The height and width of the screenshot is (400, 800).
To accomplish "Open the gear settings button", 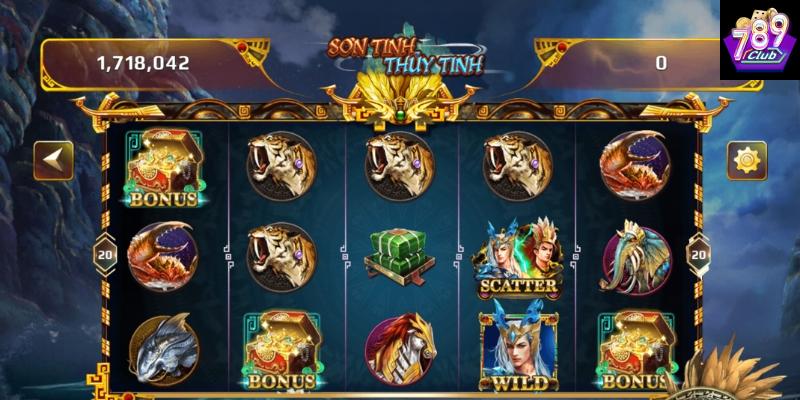I will [x=745, y=158].
